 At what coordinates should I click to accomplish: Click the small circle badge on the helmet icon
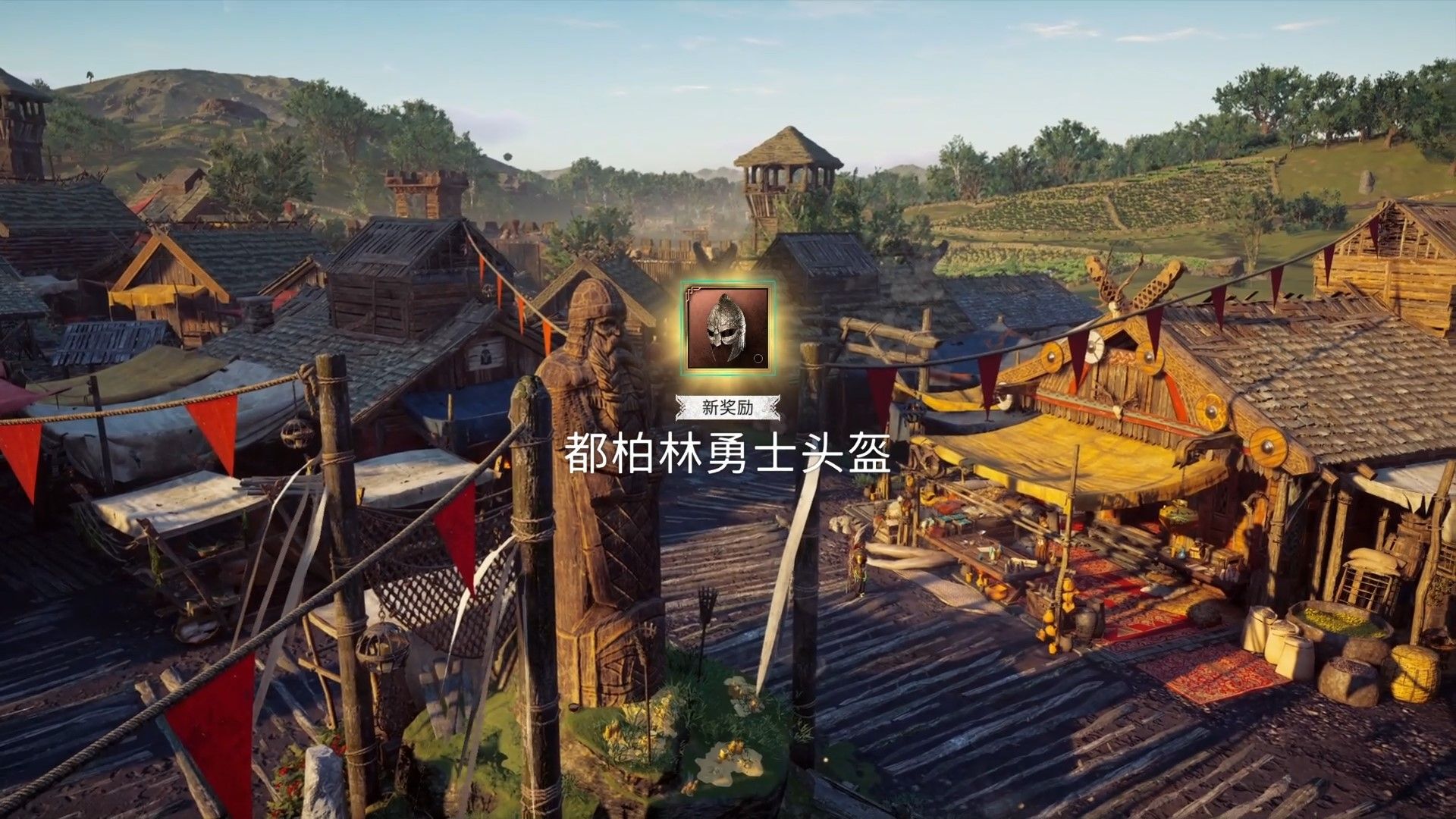(x=758, y=358)
